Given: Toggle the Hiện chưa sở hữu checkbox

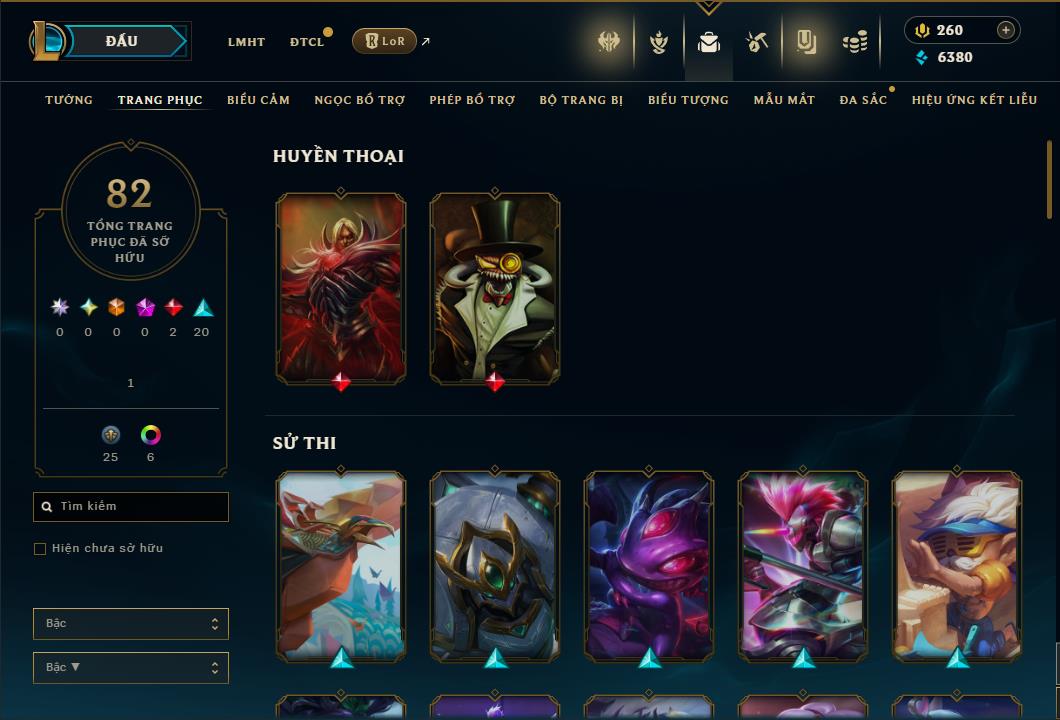Looking at the screenshot, I should pos(40,549).
